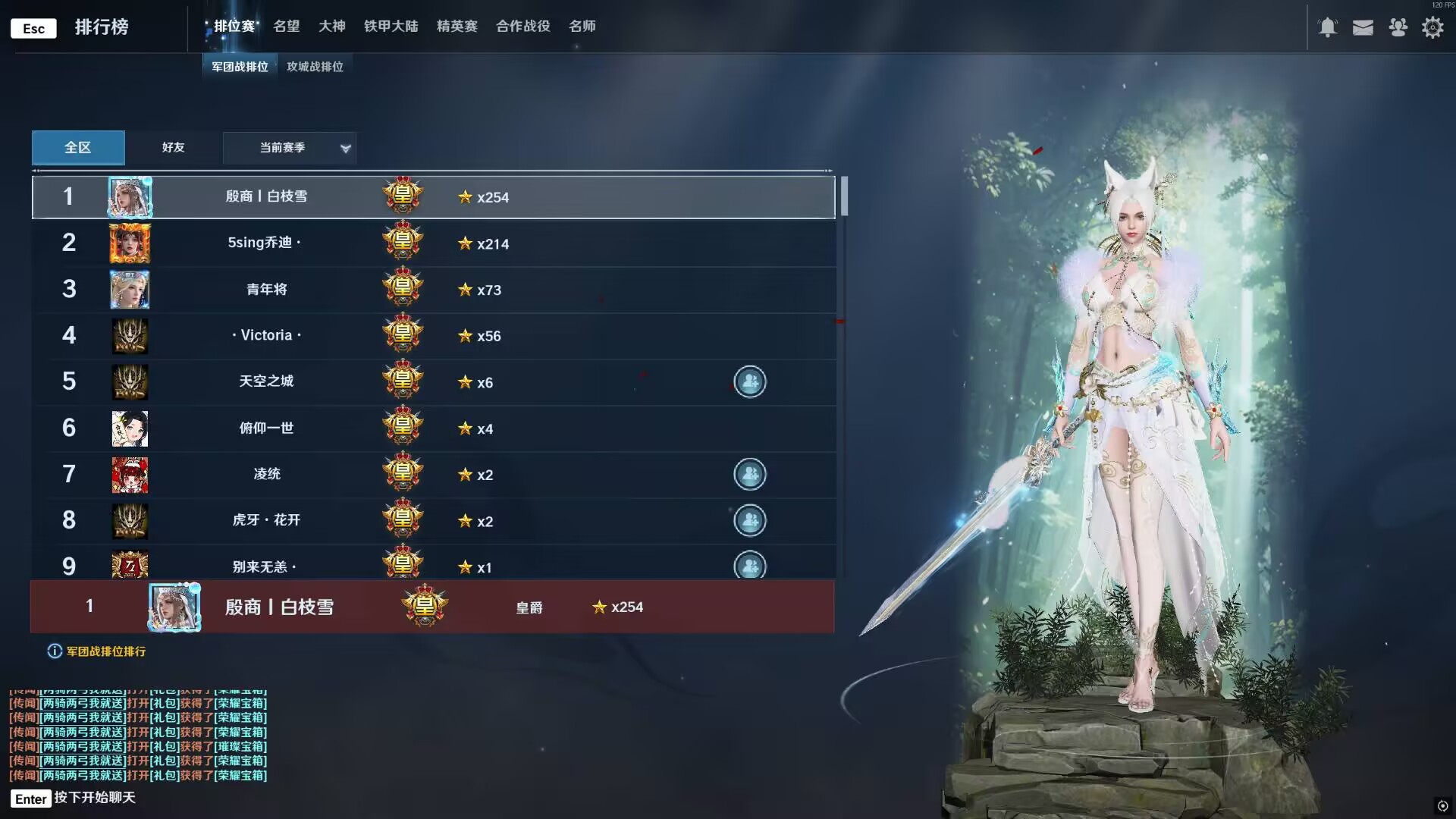Open the 合作战役 tab

(522, 27)
